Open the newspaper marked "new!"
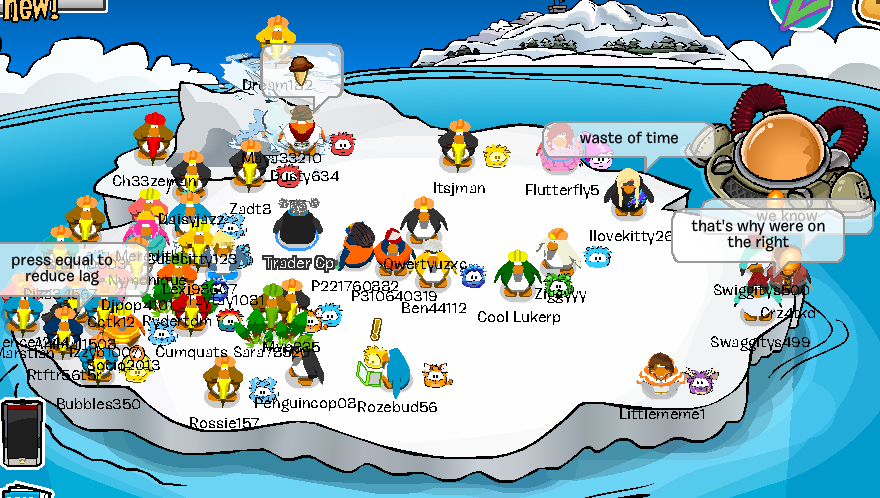880x498 pixels. pos(40,6)
